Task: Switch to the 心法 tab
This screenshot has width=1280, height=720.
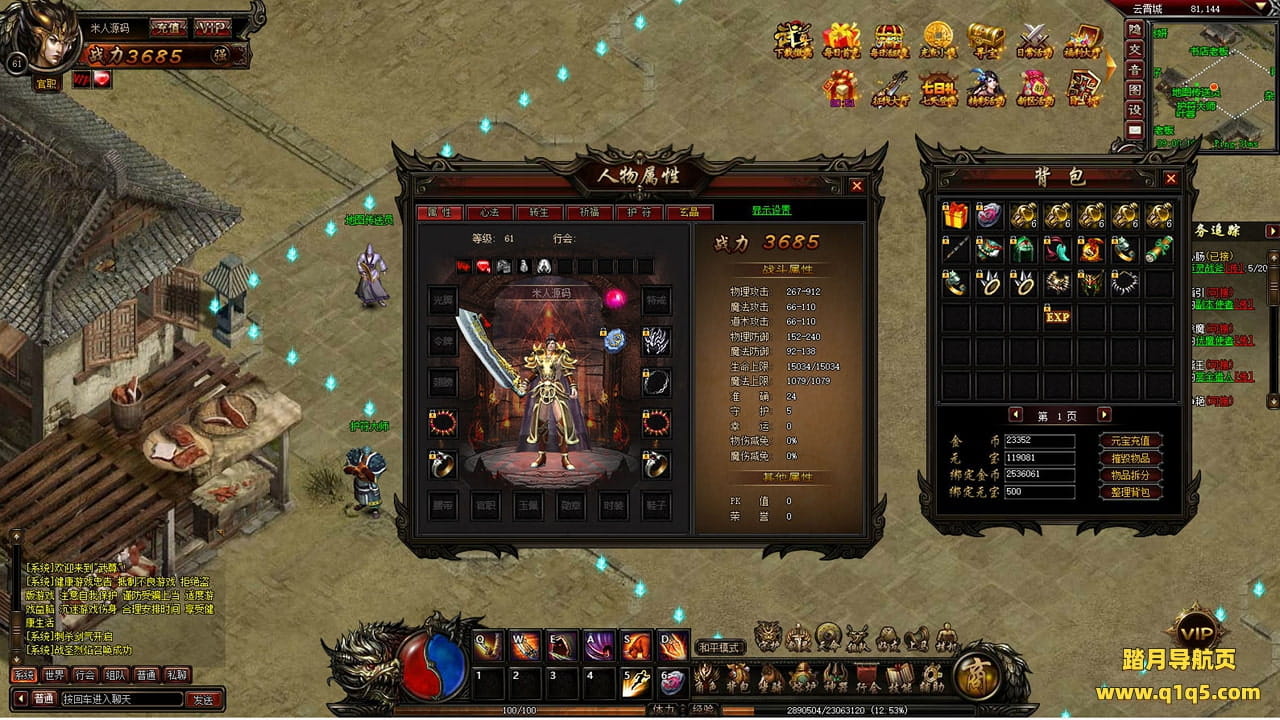Action: tap(489, 212)
